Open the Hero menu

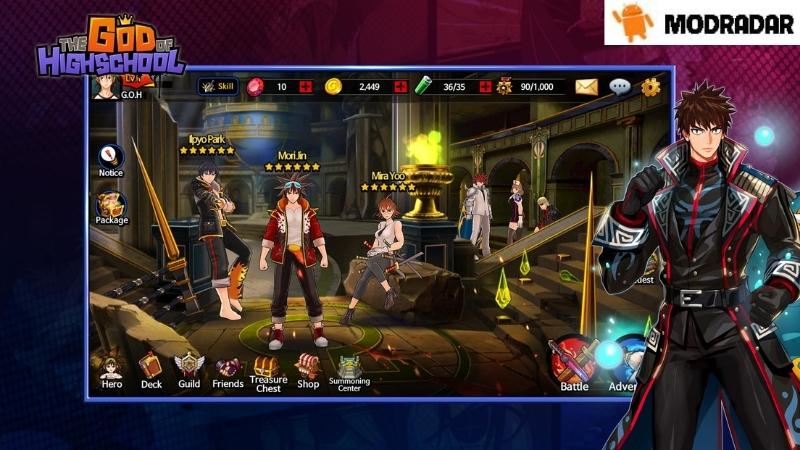point(110,369)
